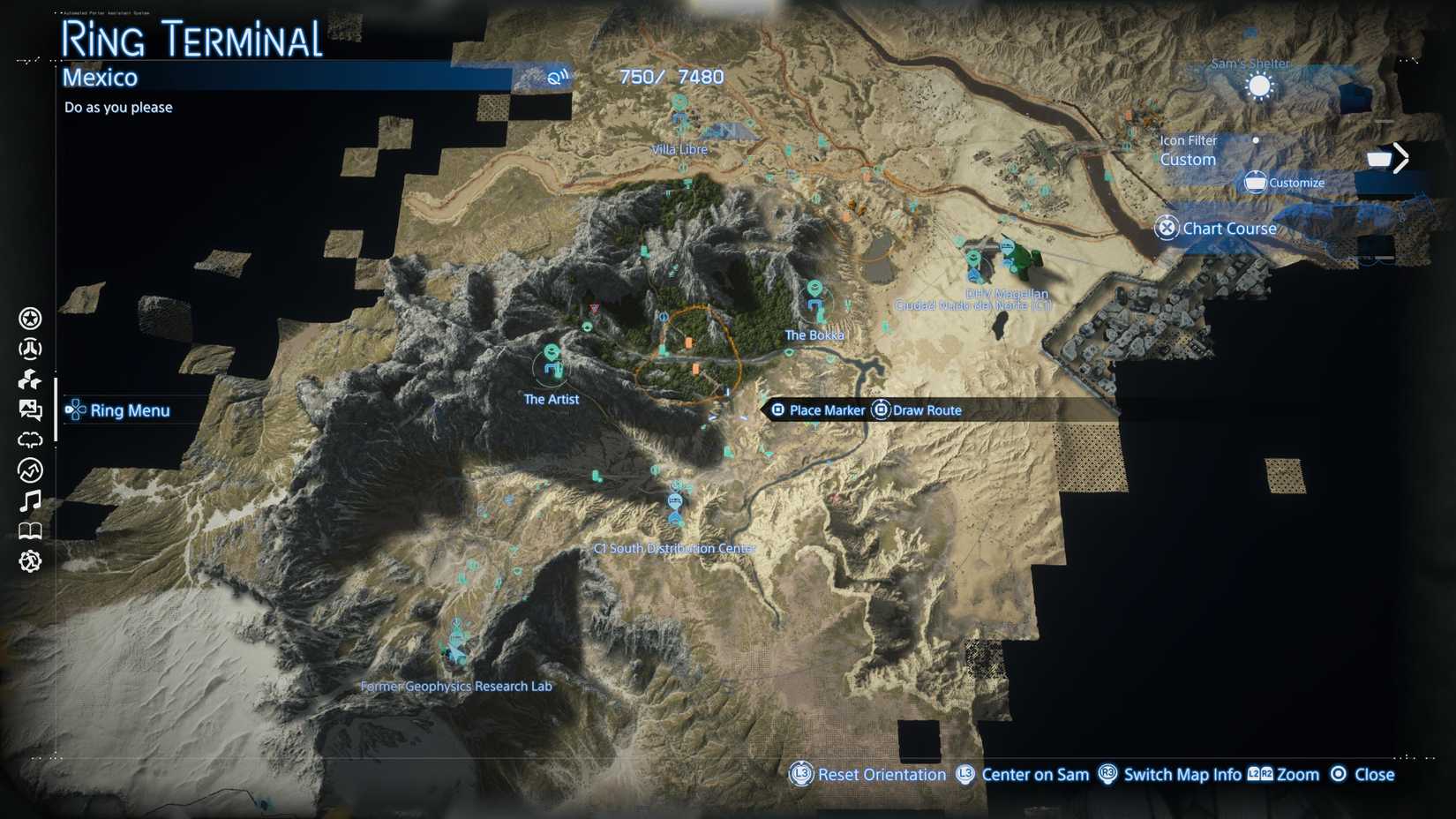Image resolution: width=1456 pixels, height=819 pixels.
Task: Expand the right-side panel via the chevron arrow
Action: tap(1401, 156)
